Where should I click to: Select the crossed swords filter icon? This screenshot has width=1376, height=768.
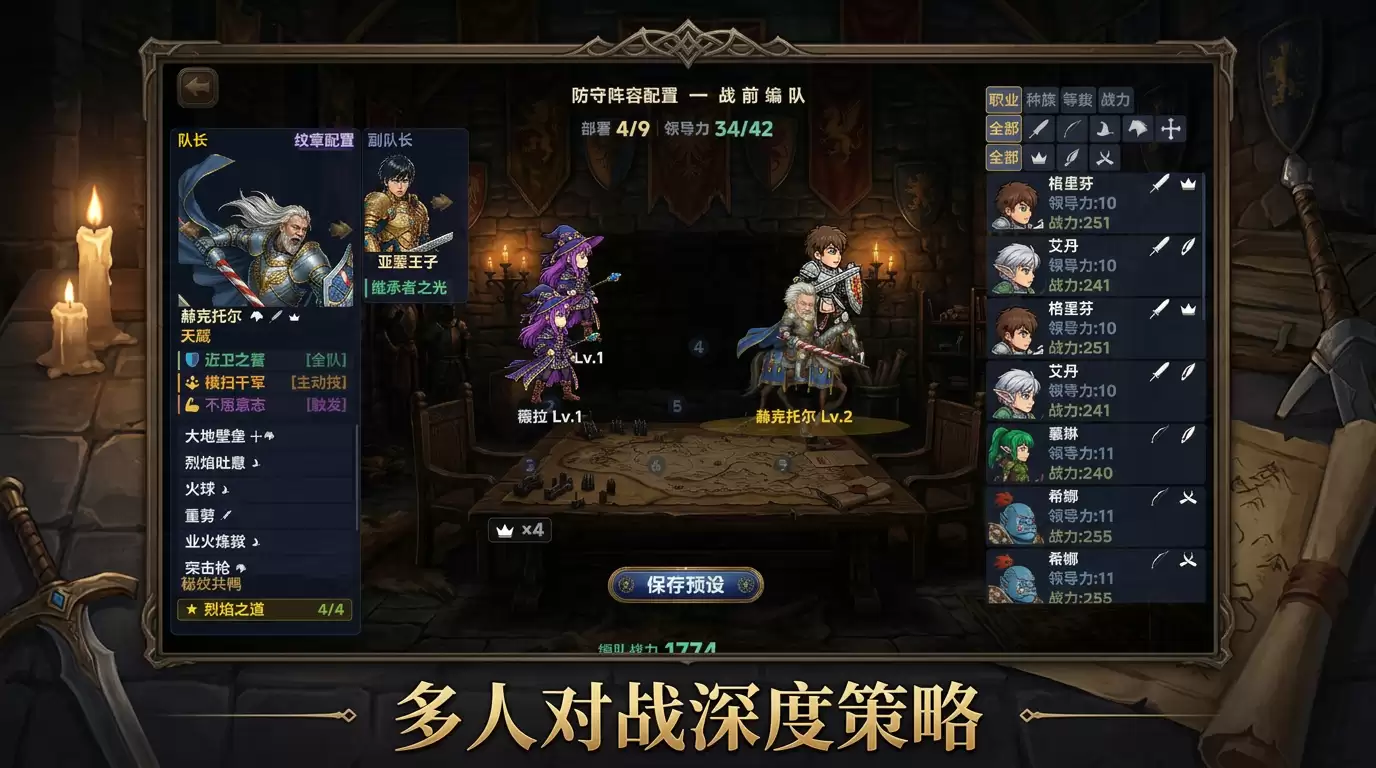(x=1105, y=158)
